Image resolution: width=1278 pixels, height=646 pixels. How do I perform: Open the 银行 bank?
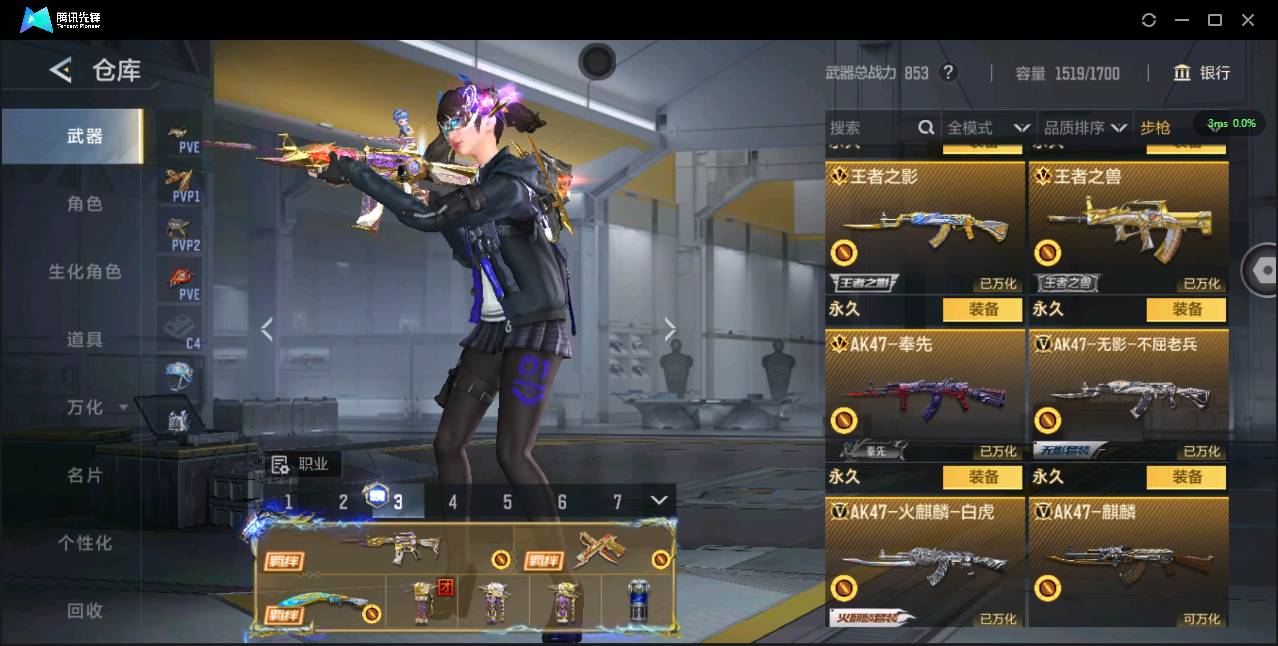[1202, 73]
